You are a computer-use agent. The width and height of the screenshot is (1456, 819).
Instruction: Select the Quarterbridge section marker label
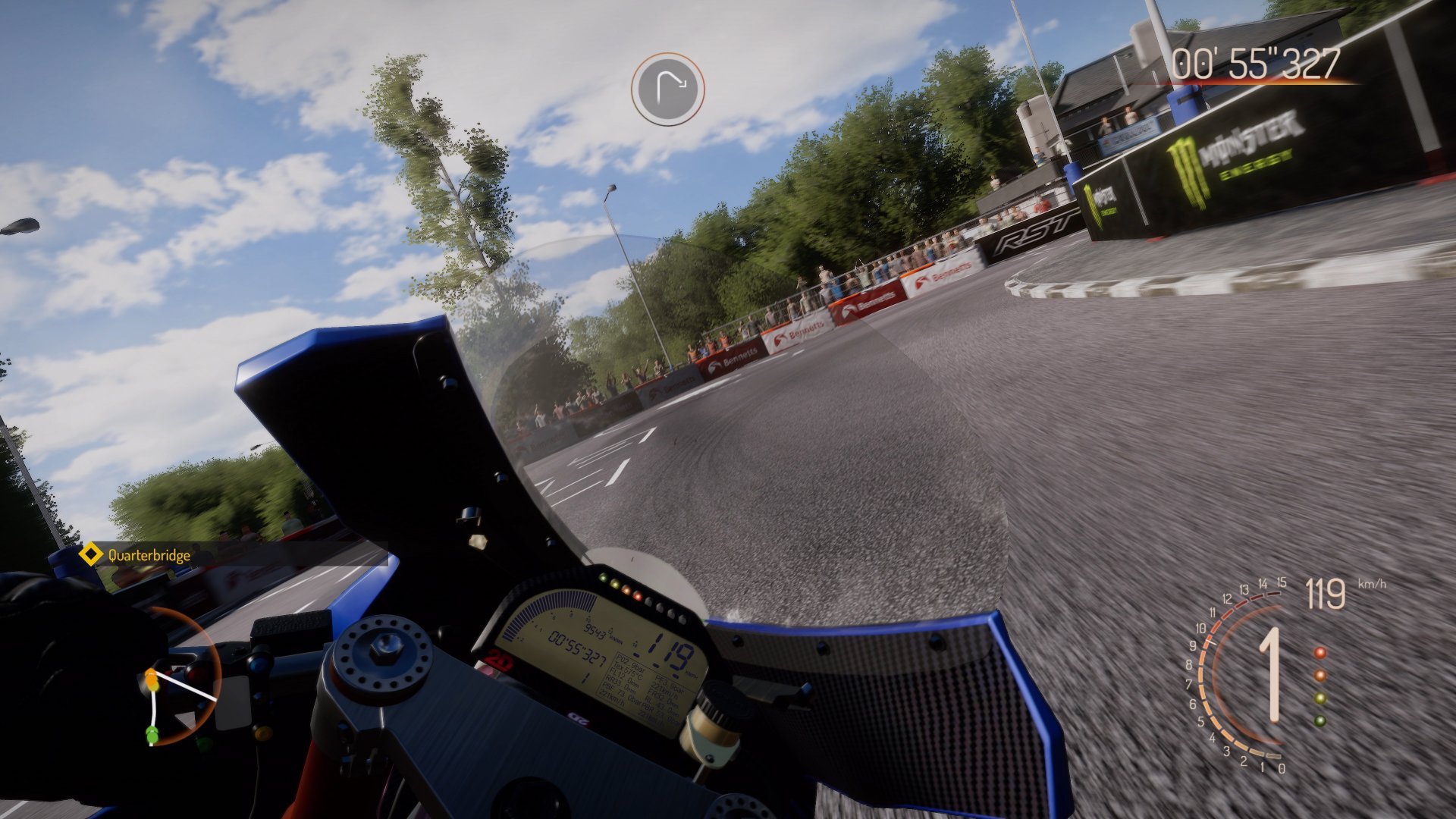[x=149, y=555]
